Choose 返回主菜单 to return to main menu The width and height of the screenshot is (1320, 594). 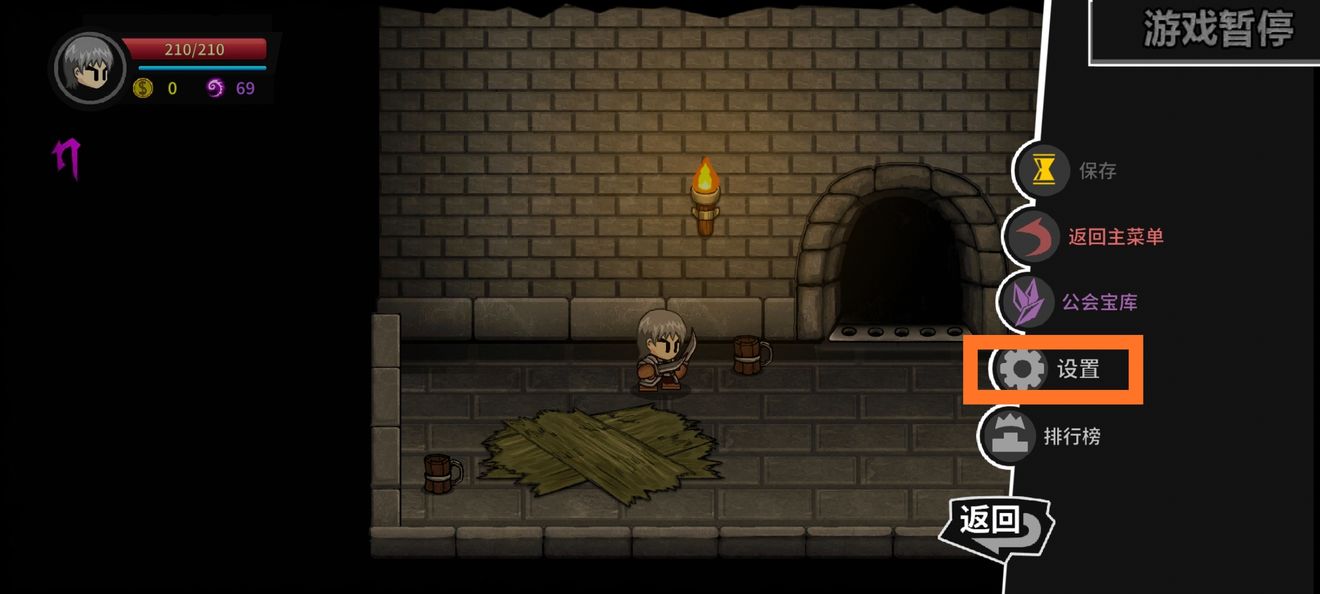click(1090, 237)
